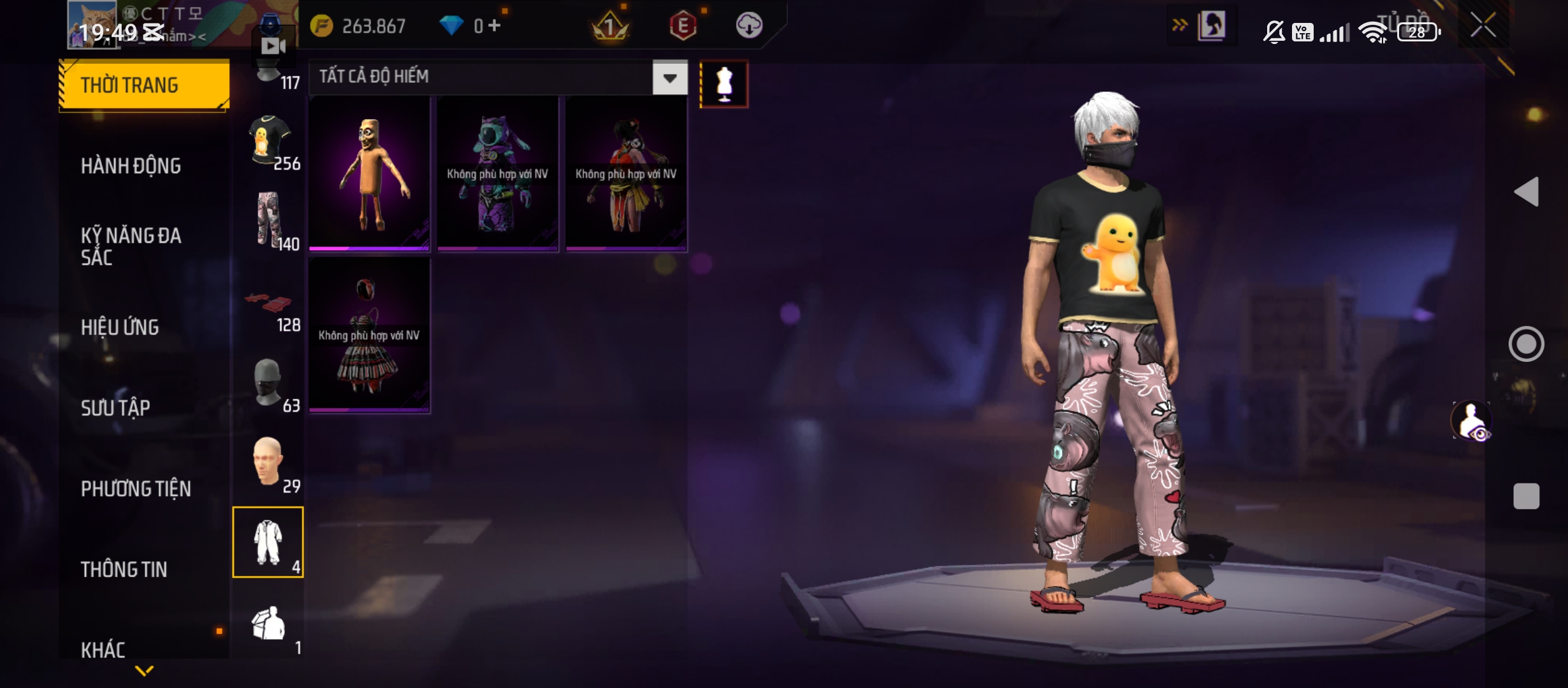
Task: Choose the bald head face category
Action: coord(268,462)
